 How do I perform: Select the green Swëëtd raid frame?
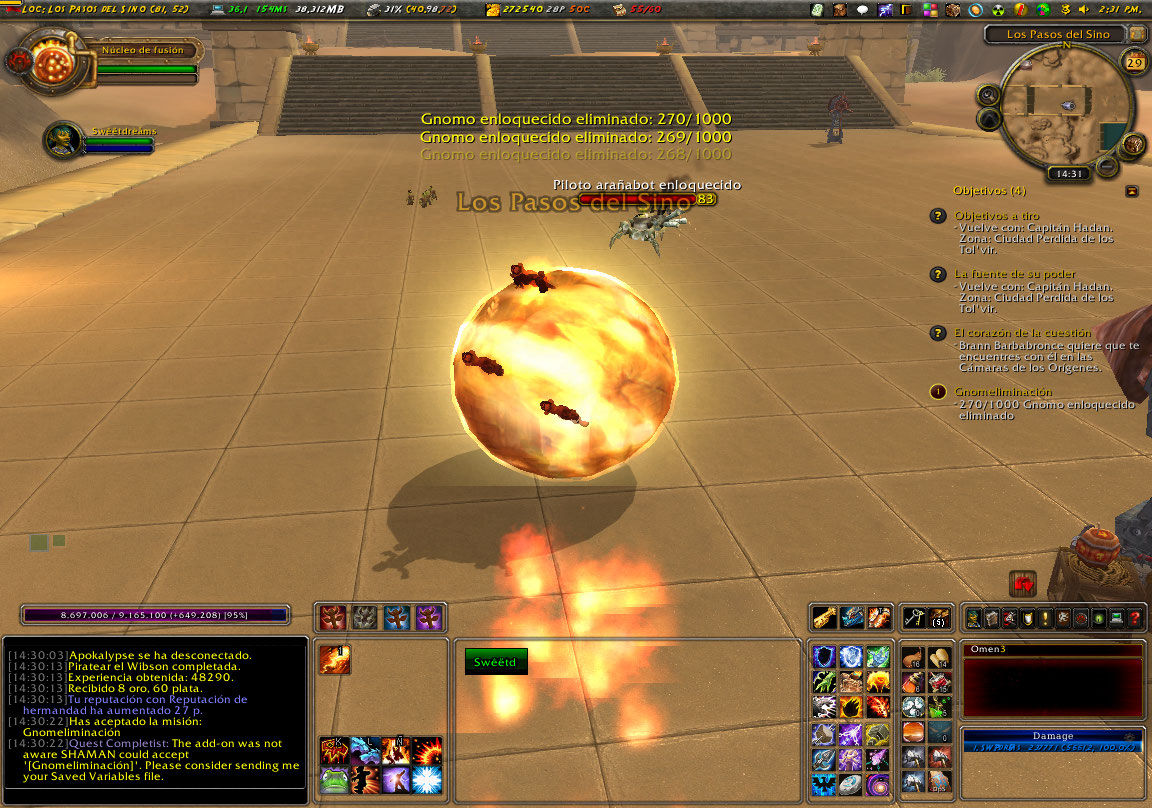[x=496, y=662]
